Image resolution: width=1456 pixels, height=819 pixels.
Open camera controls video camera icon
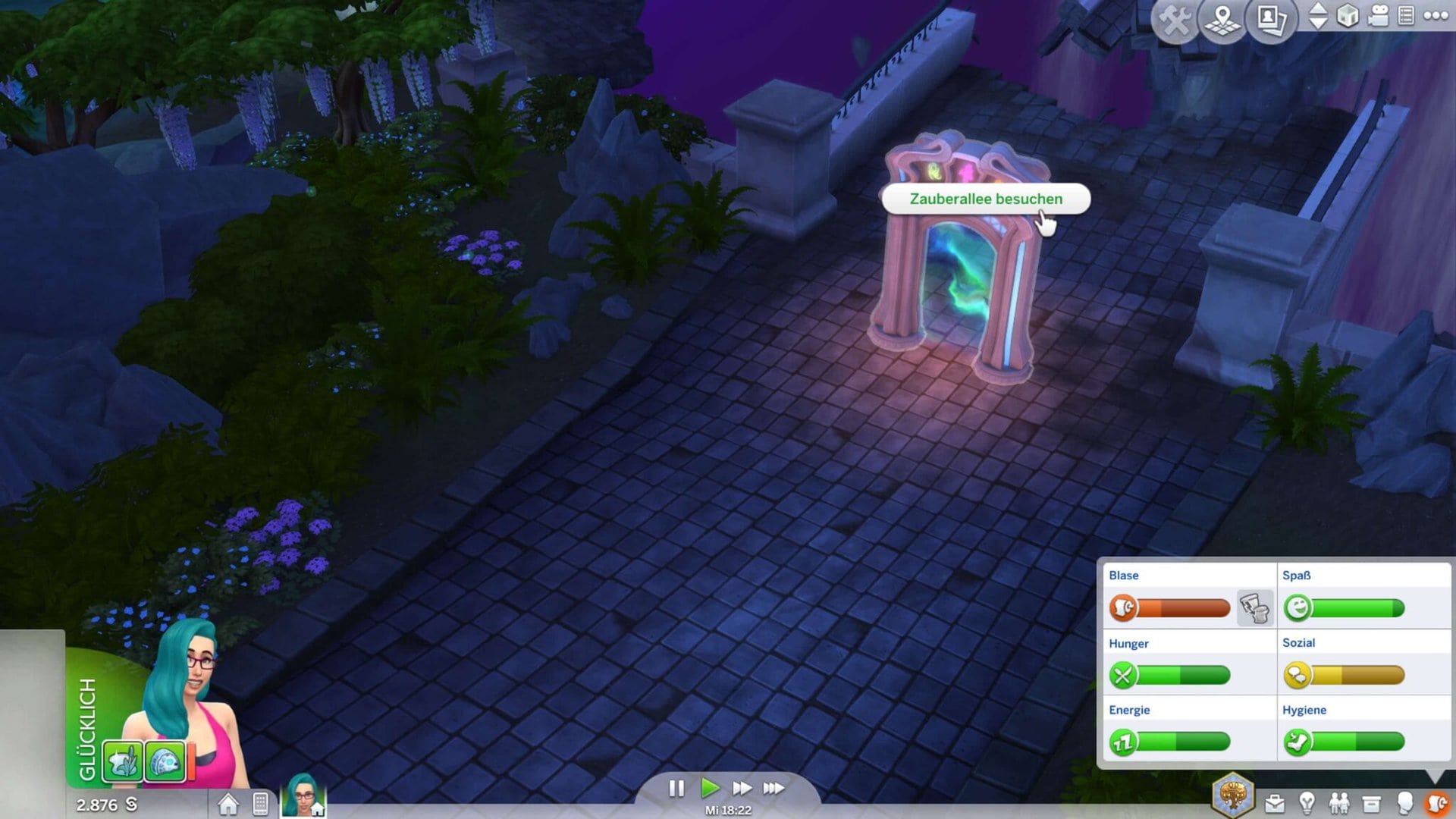click(1379, 16)
